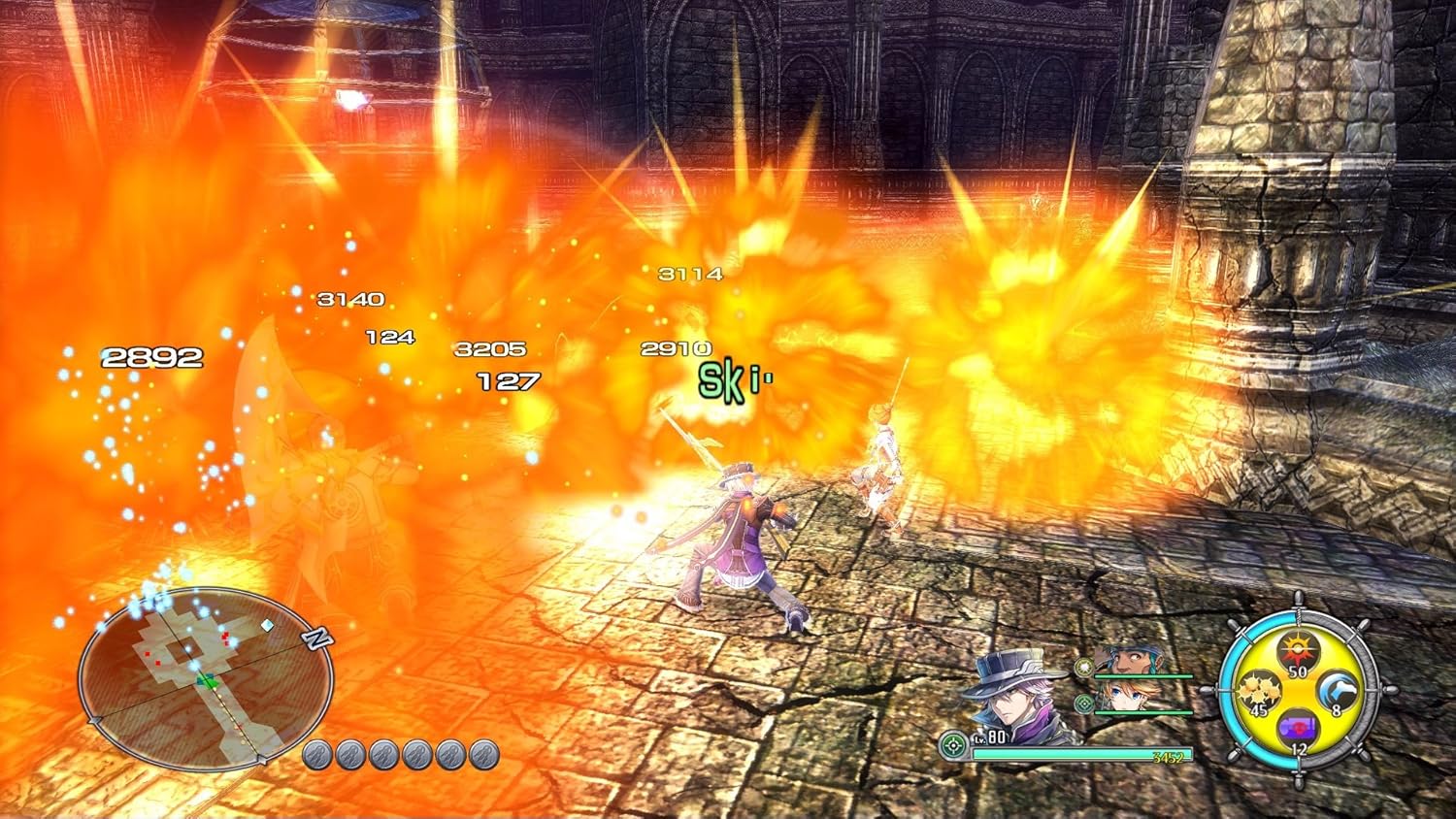Toggle the green status emblem of the blonde character
This screenshot has height=819, width=1456.
[1082, 704]
